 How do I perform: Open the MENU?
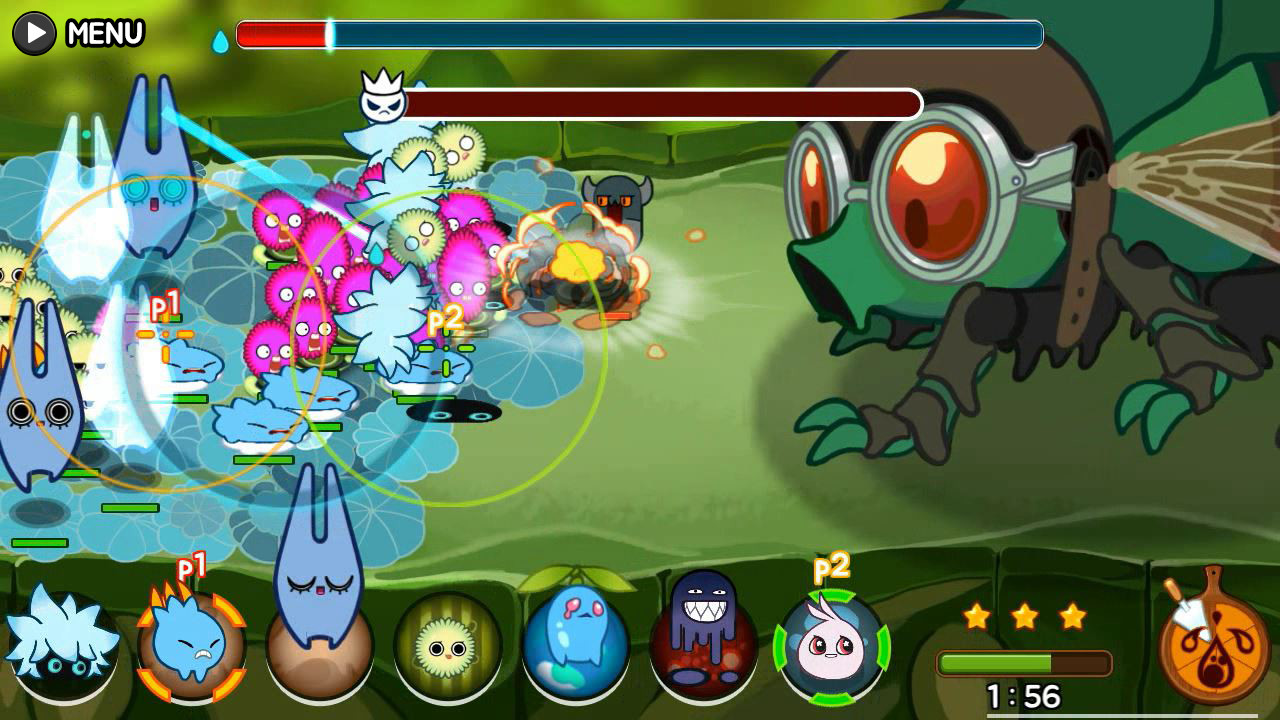click(x=105, y=33)
